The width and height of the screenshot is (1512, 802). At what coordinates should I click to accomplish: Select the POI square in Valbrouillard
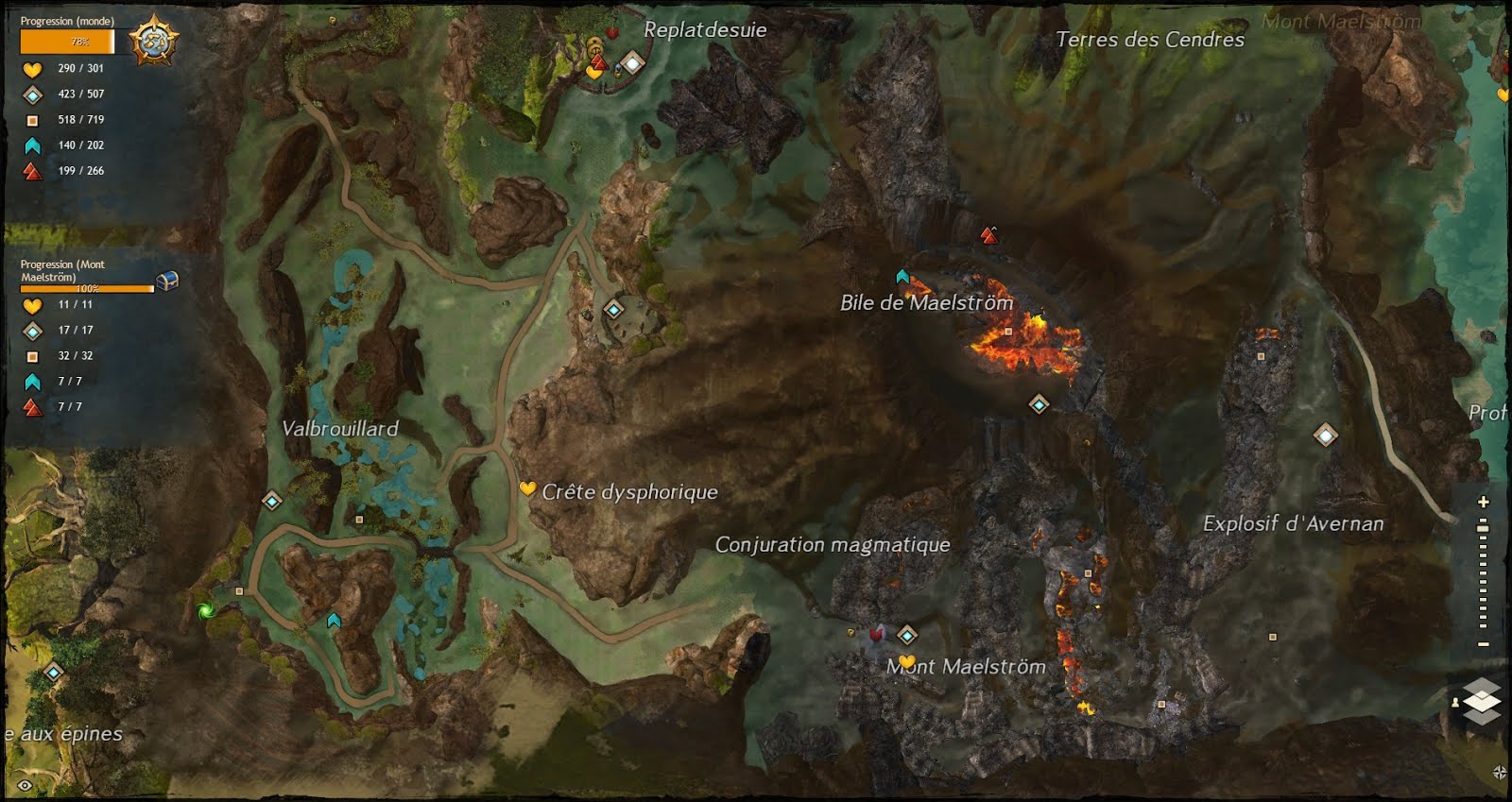point(357,520)
